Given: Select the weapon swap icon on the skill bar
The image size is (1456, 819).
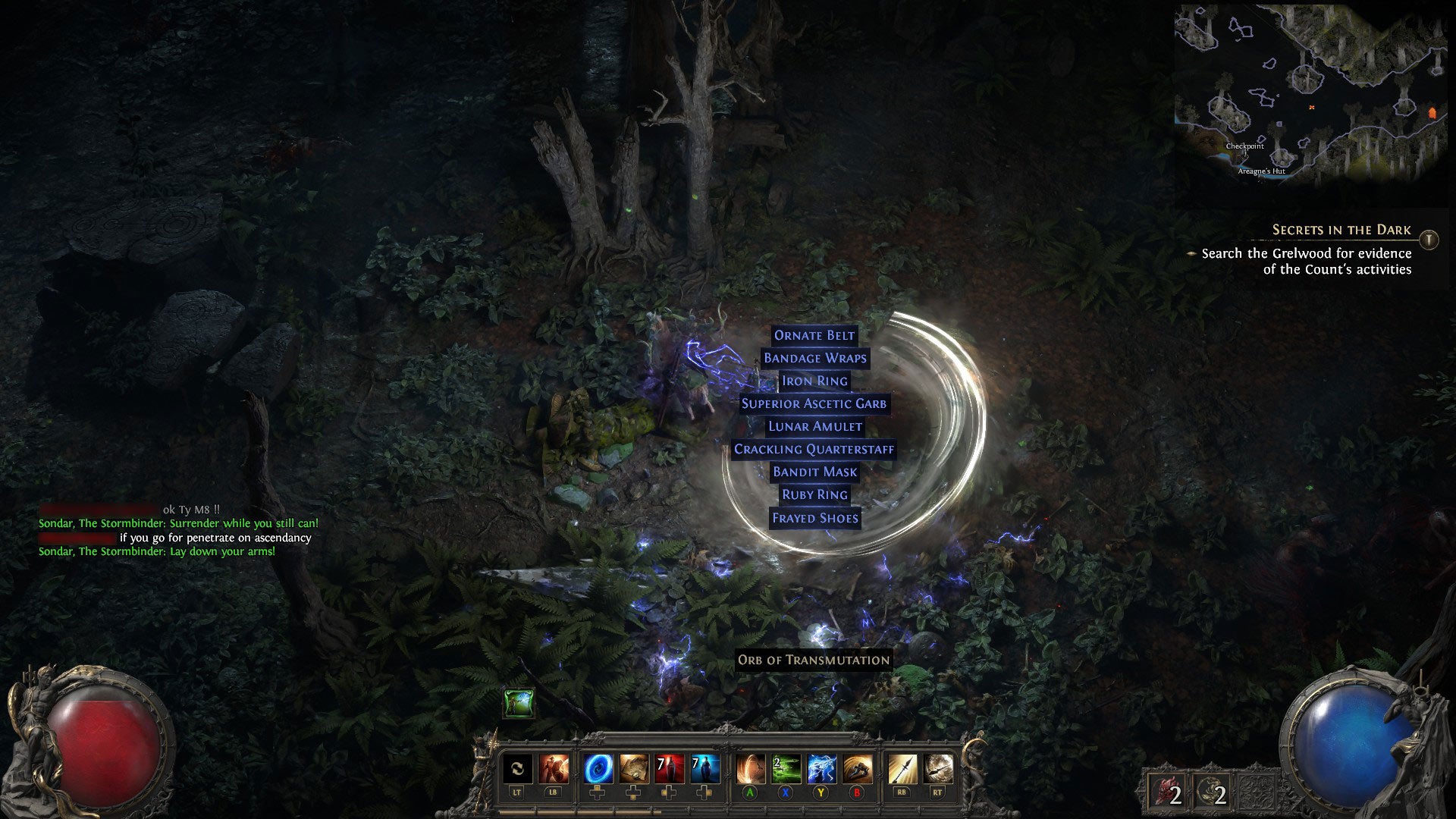Looking at the screenshot, I should (518, 768).
